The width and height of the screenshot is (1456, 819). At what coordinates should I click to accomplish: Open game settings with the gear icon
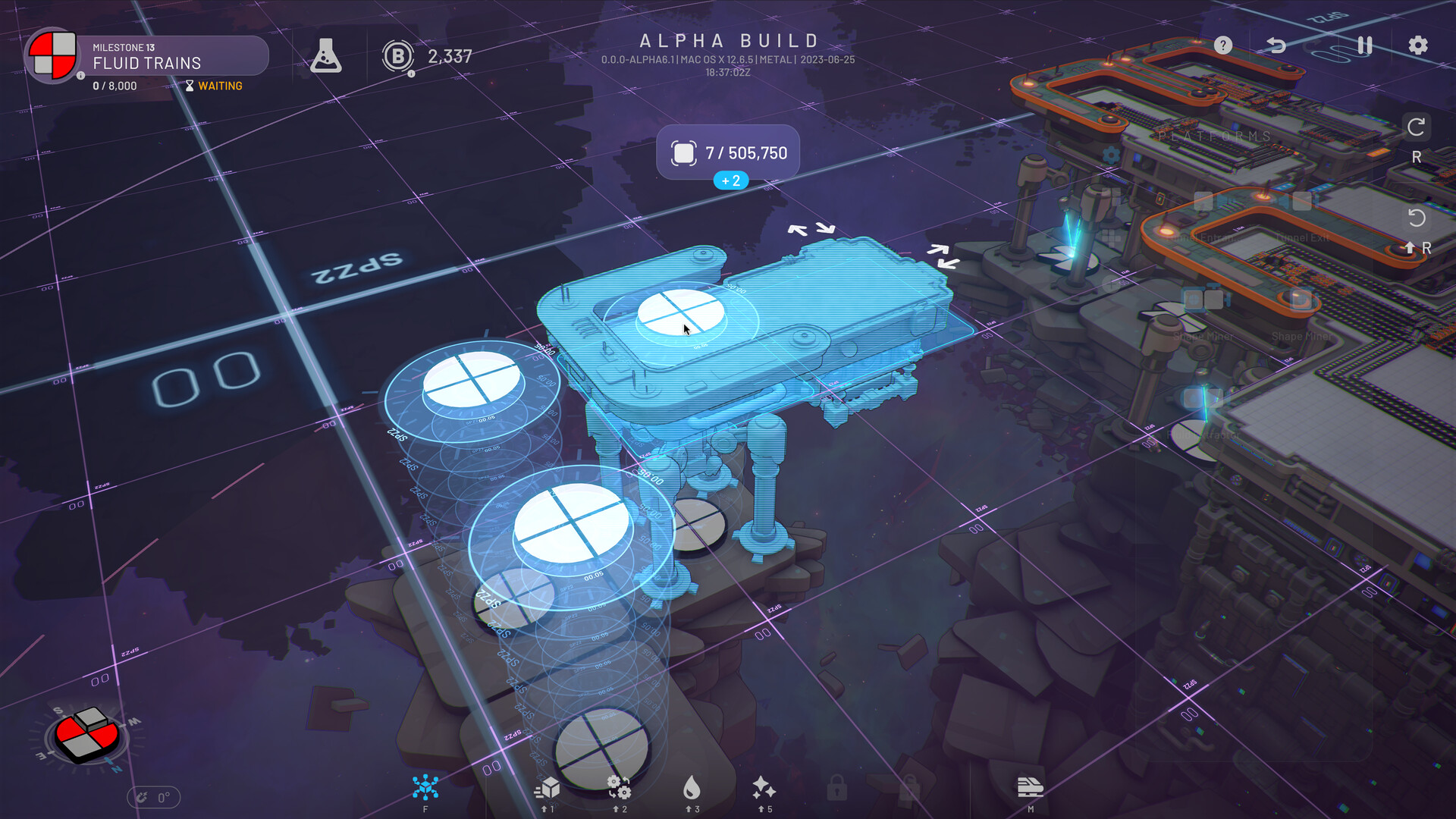click(1417, 45)
